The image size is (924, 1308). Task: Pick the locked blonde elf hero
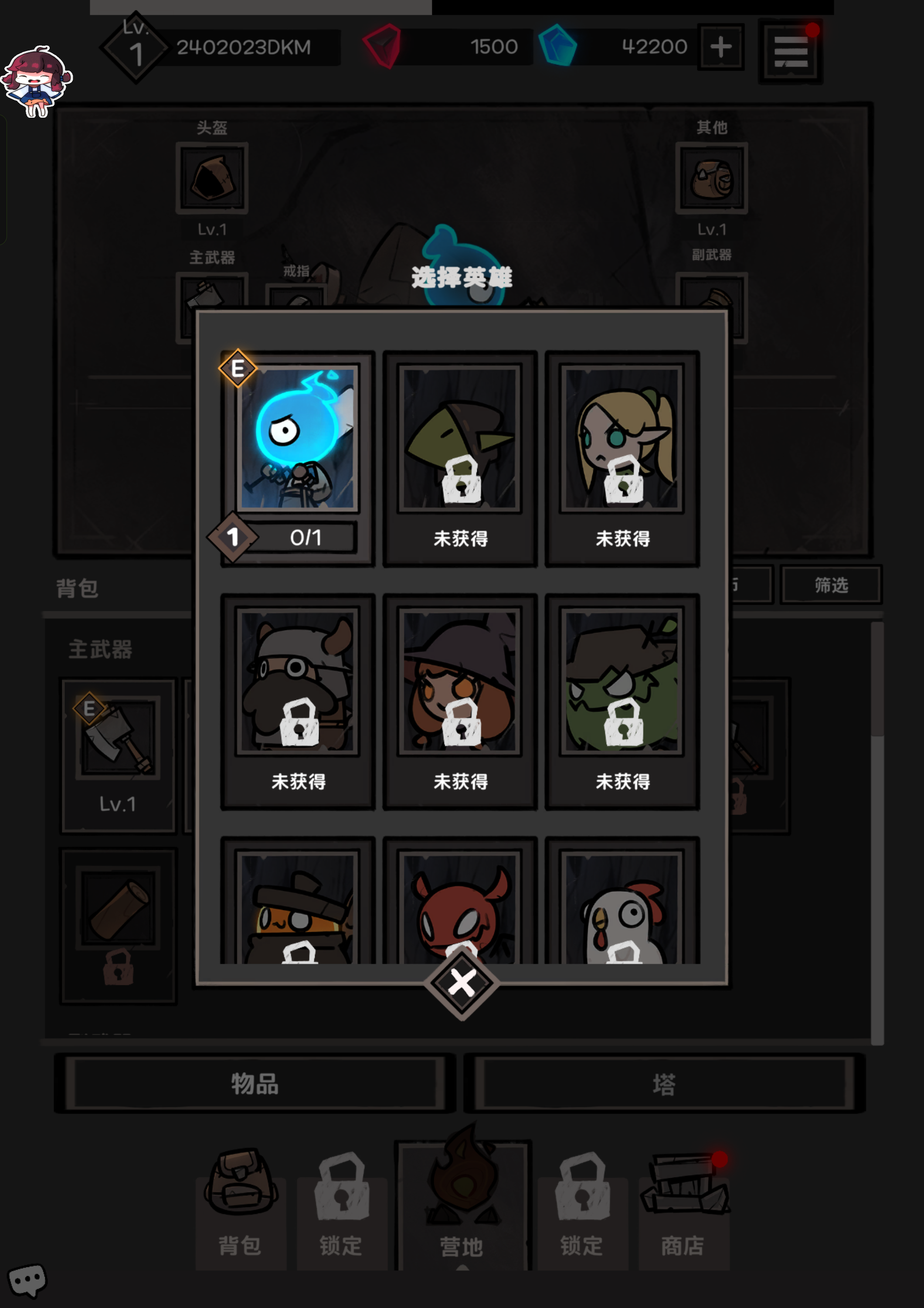click(622, 439)
